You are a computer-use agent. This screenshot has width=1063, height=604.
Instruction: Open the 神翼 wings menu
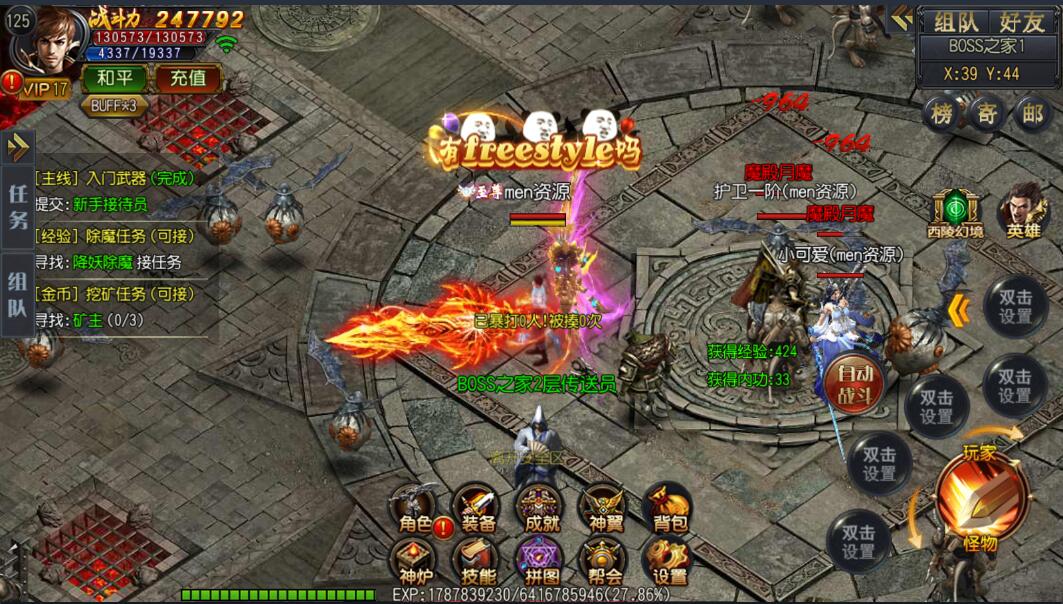[604, 507]
